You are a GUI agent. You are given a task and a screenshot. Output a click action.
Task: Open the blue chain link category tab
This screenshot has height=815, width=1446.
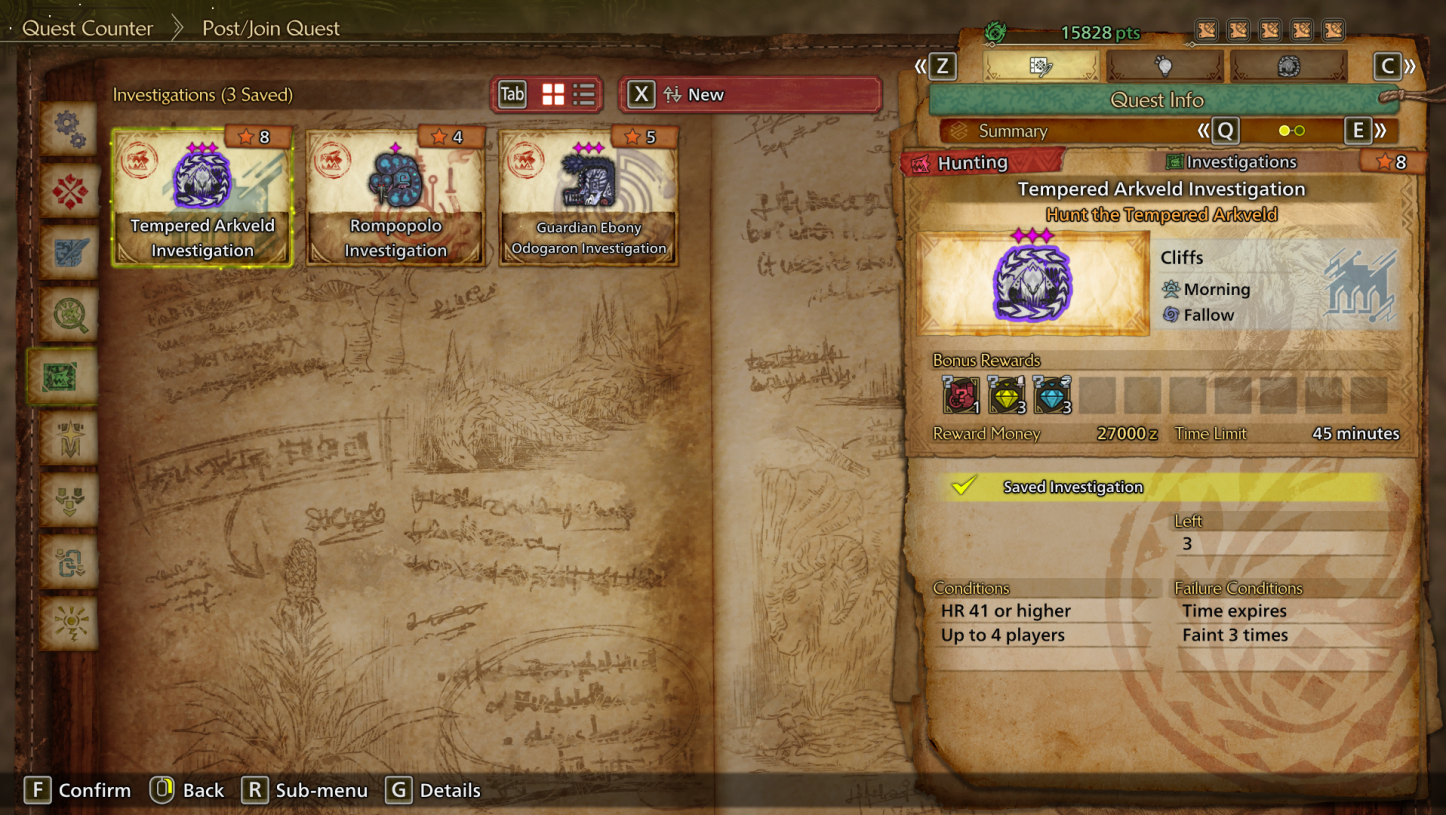coord(69,562)
